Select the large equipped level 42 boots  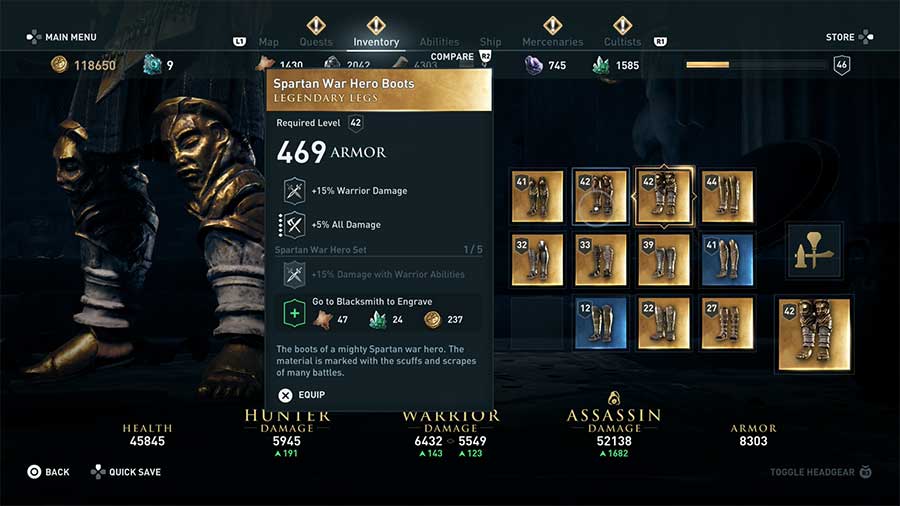814,333
